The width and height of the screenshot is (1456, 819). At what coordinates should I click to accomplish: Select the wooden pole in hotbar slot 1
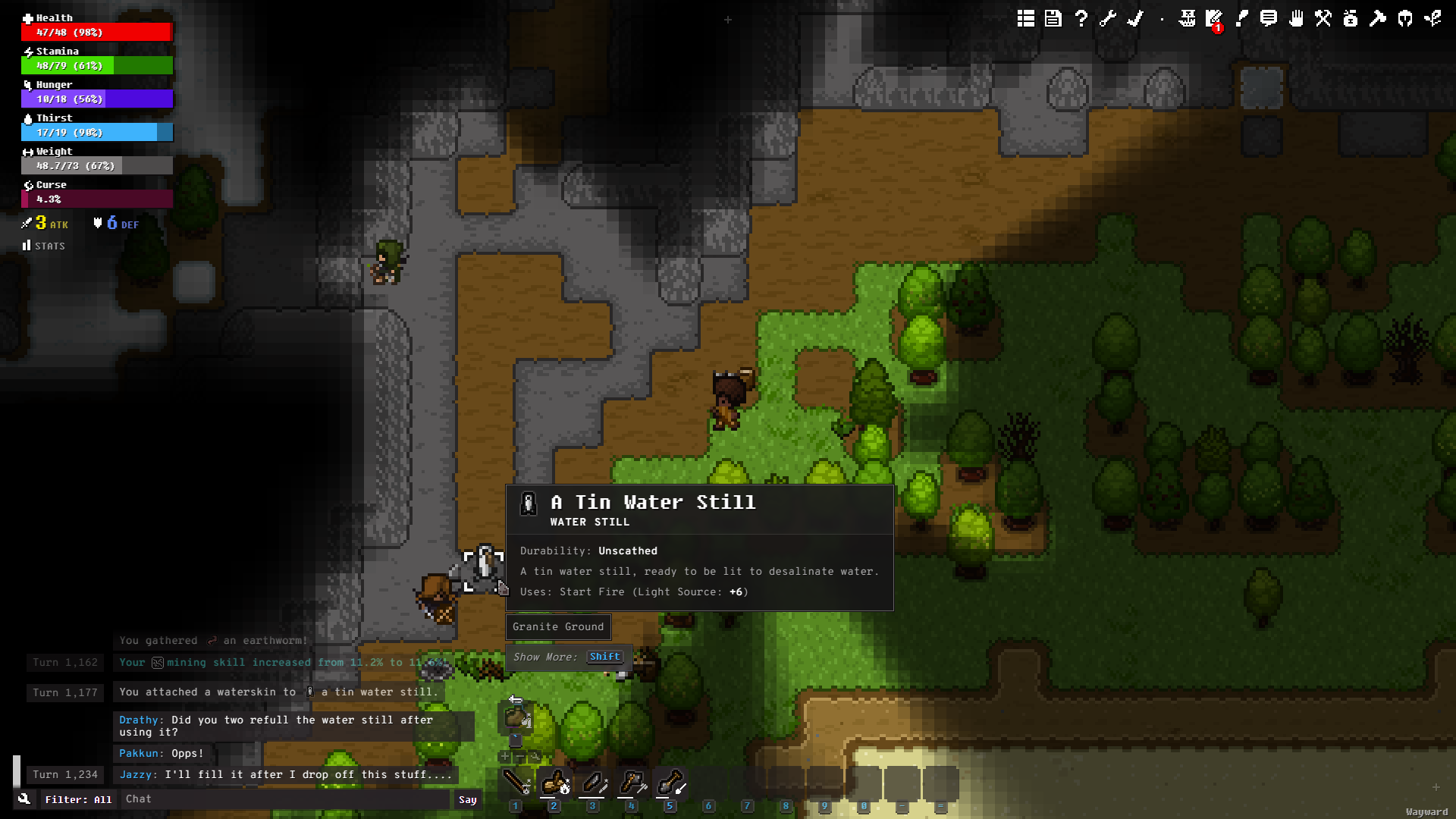[x=516, y=782]
